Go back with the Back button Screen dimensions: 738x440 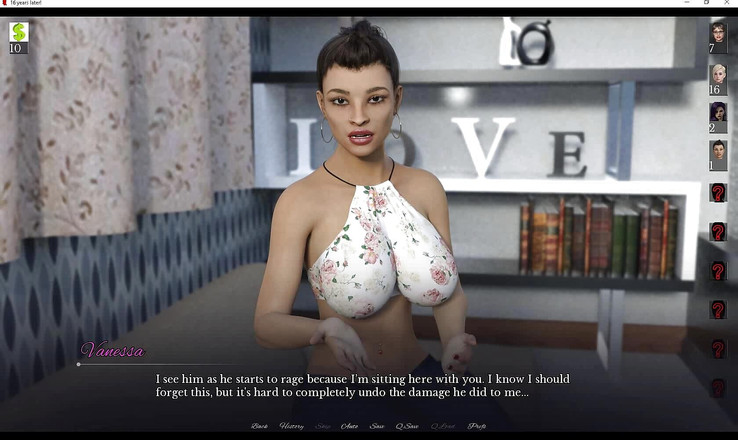coord(259,426)
